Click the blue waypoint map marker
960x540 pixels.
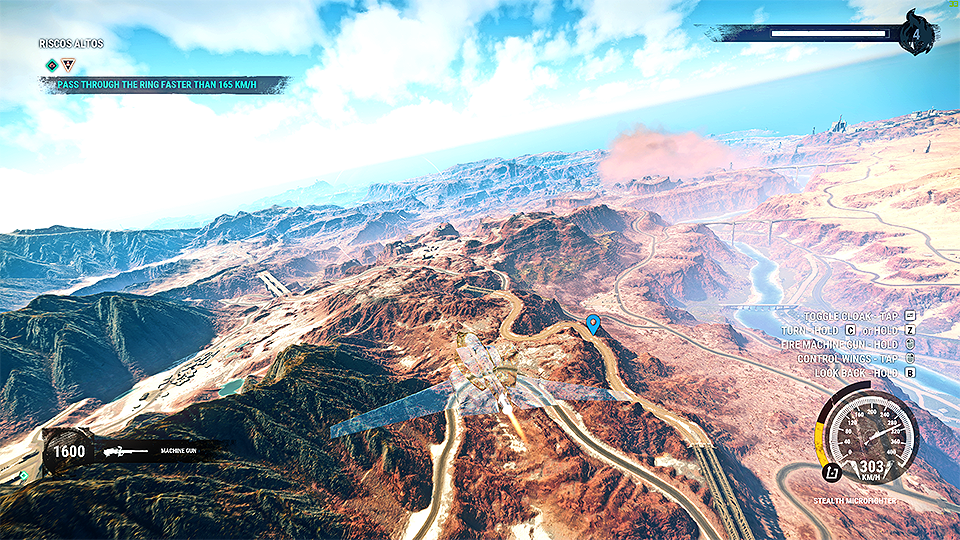(x=593, y=323)
